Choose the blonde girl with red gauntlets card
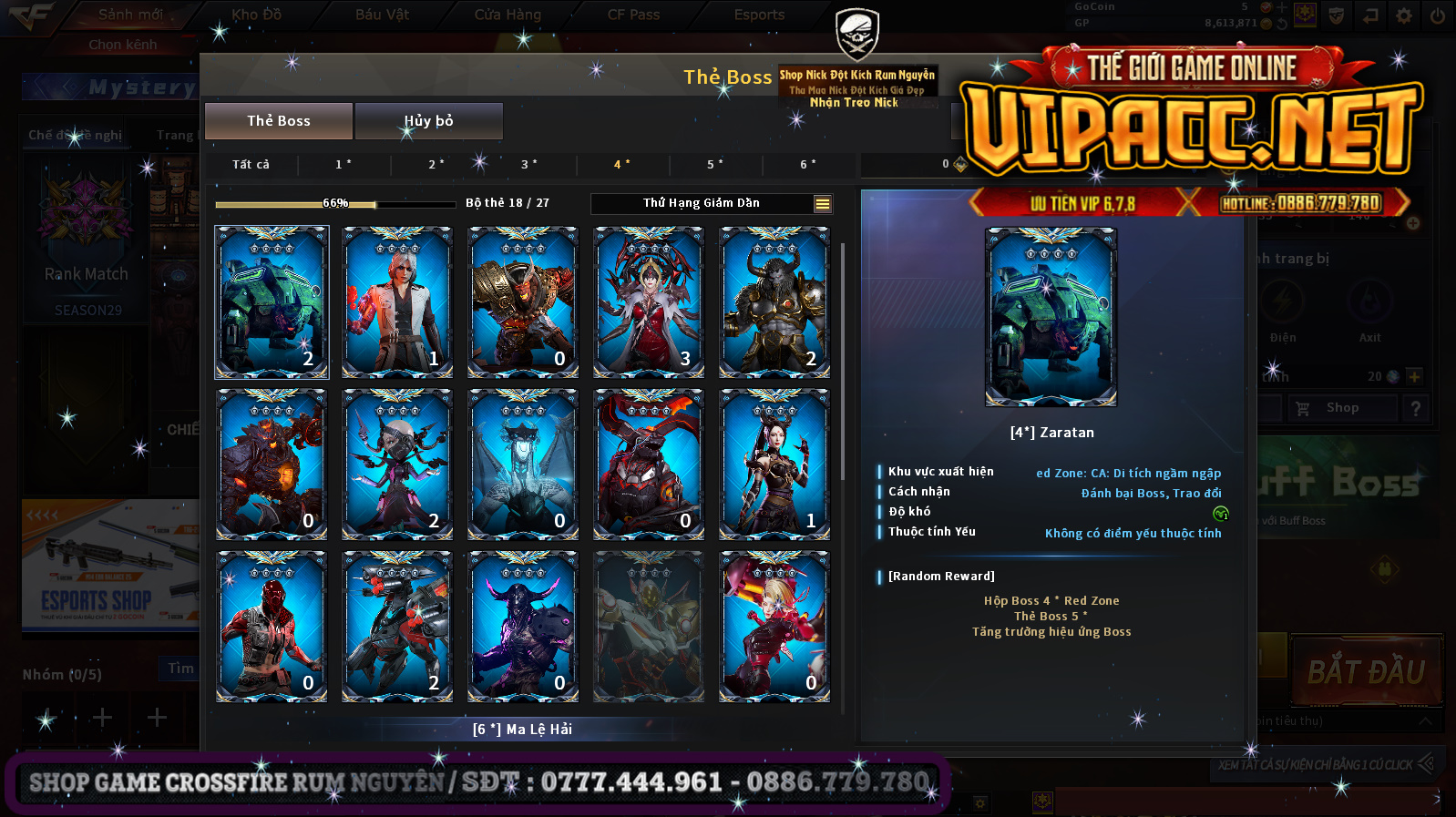Image resolution: width=1456 pixels, height=817 pixels. [x=774, y=627]
